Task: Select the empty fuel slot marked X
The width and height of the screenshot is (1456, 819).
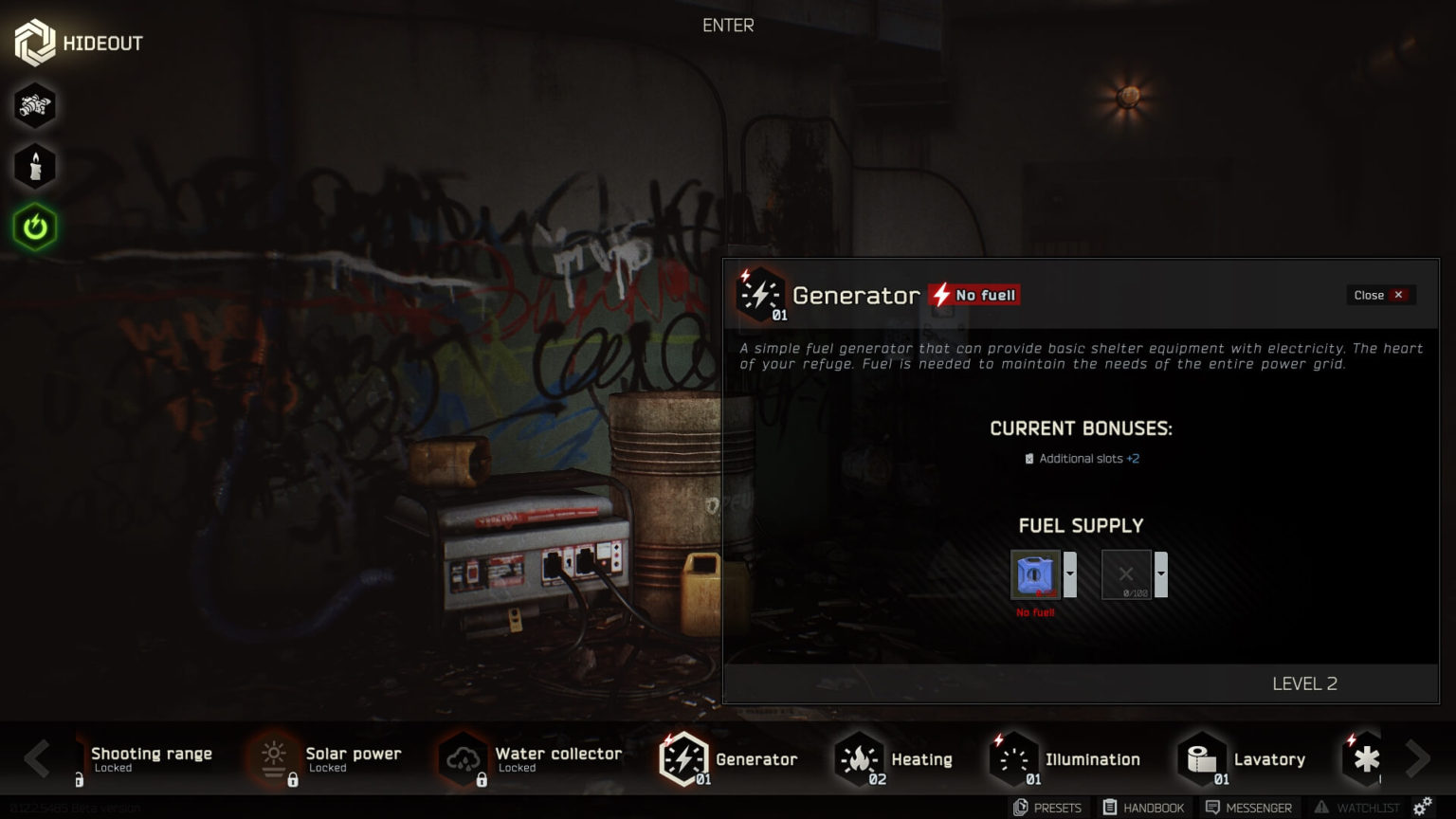Action: [1125, 574]
